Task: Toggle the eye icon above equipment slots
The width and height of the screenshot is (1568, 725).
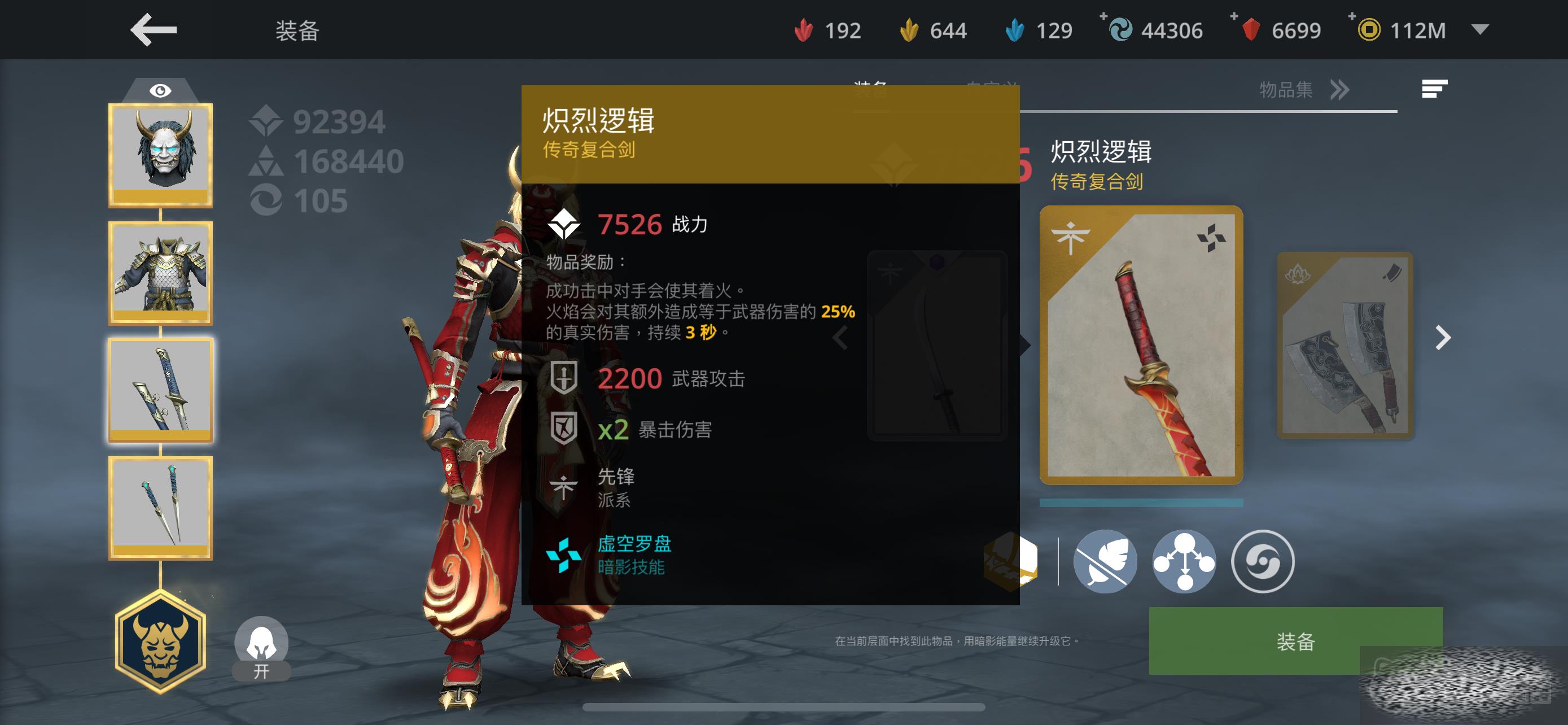Action: click(160, 91)
